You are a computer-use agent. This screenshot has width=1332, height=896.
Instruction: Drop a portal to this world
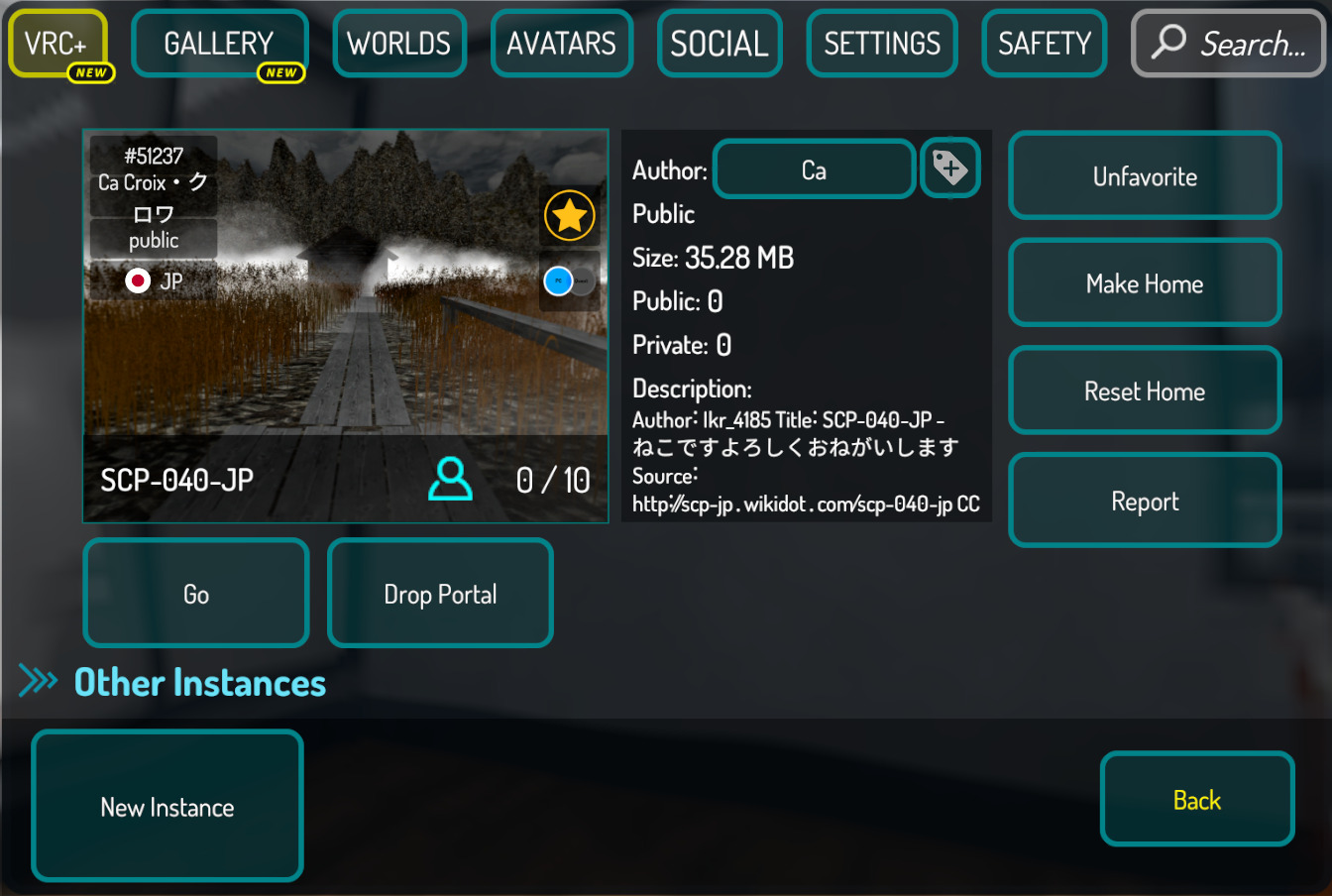[x=440, y=594]
